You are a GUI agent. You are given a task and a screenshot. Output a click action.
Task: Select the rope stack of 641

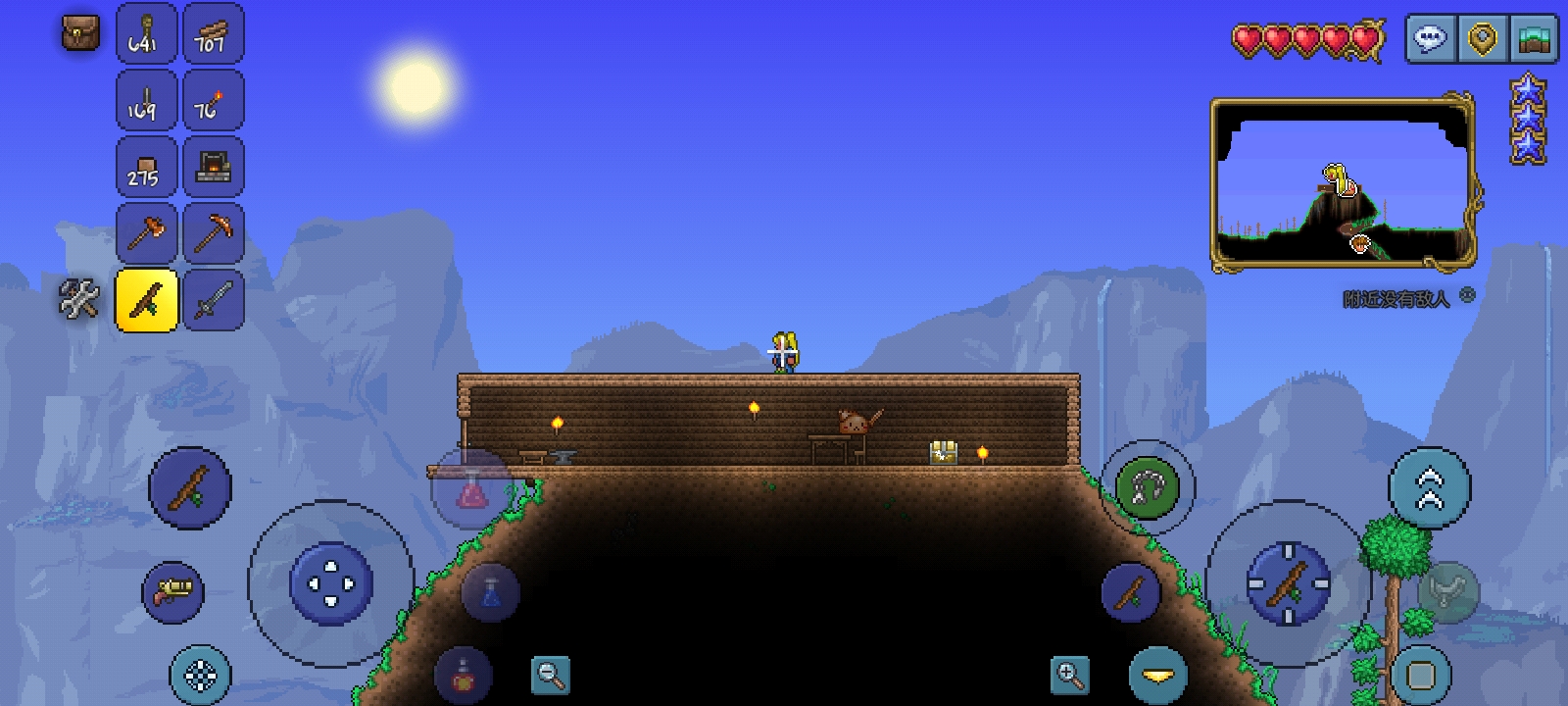coord(147,34)
